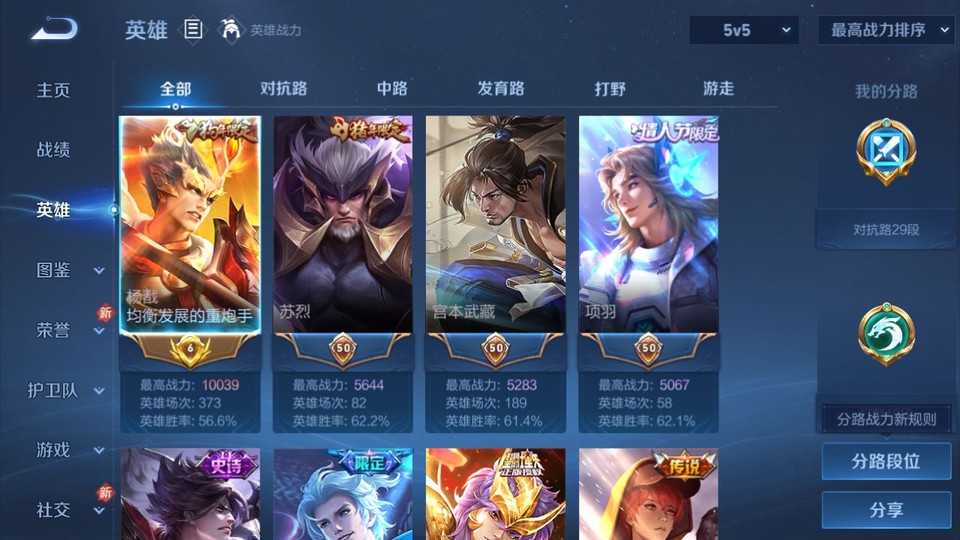Go back using the top-left arrow

point(54,30)
